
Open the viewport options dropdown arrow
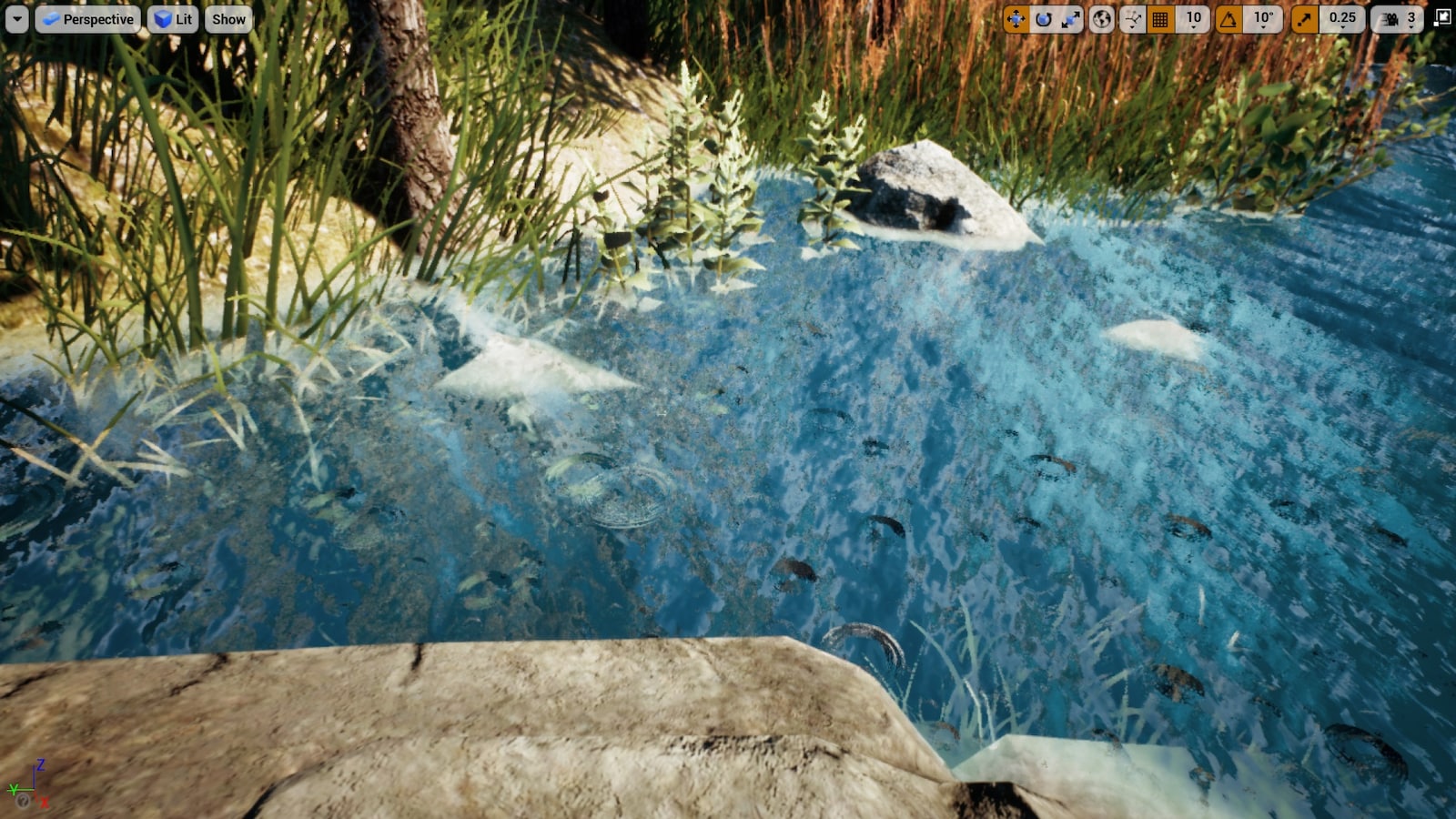(15, 18)
